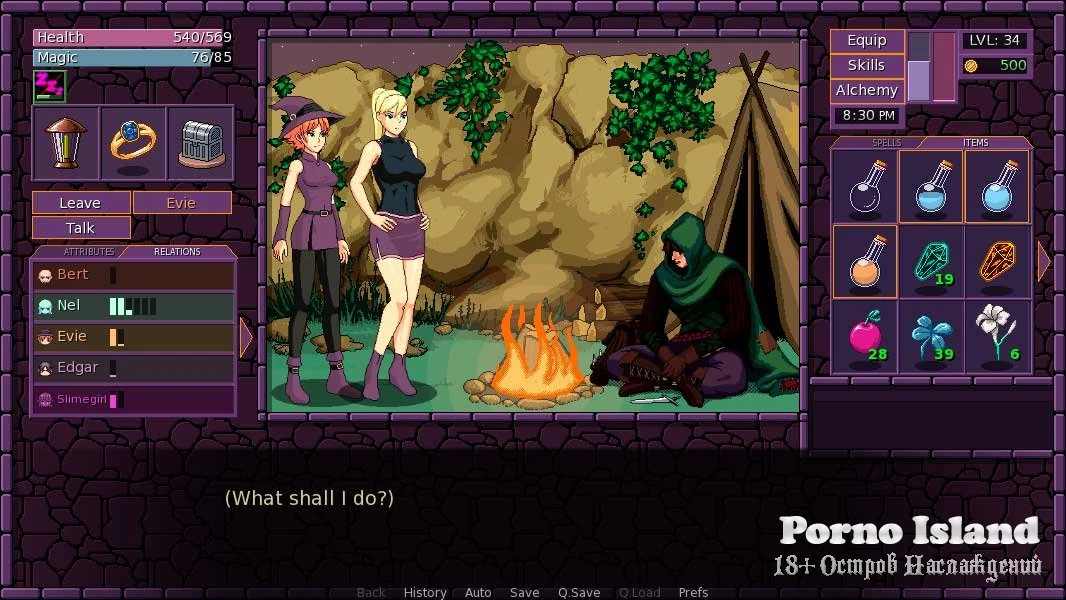This screenshot has height=600, width=1066.
Task: Choose the Talk option
Action: [x=81, y=228]
